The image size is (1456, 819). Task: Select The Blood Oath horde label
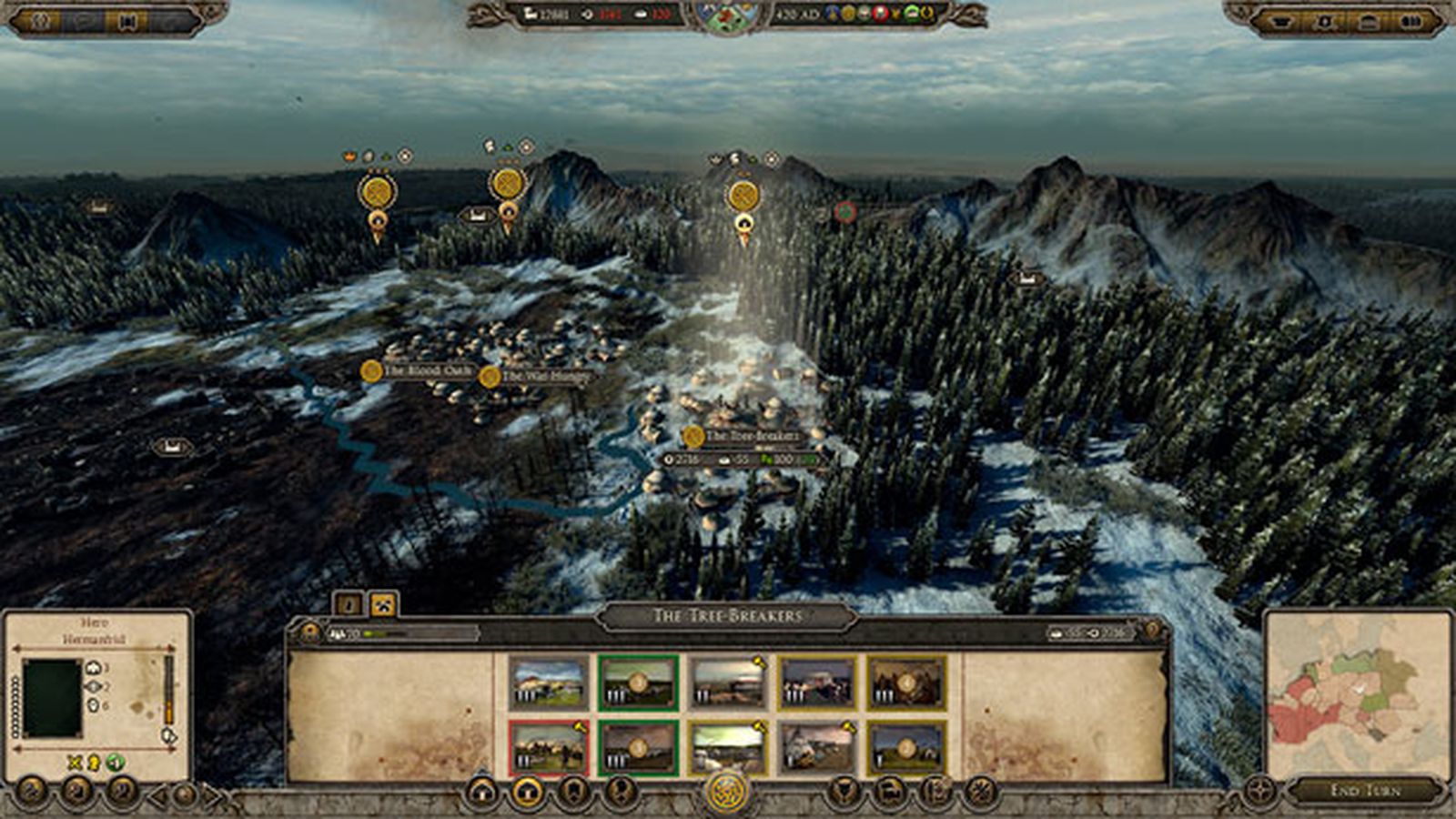click(418, 370)
